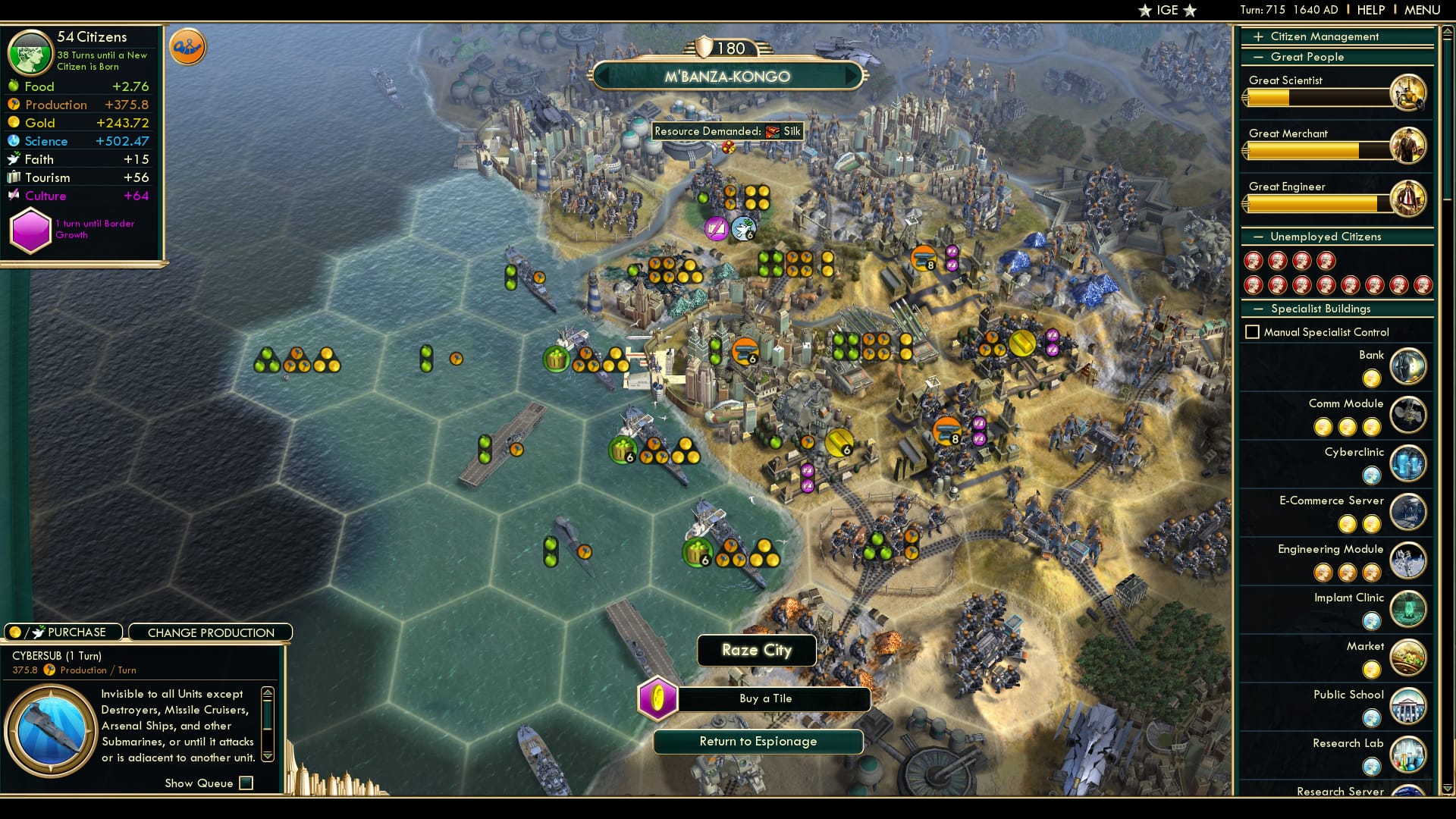This screenshot has height=819, width=1456.
Task: Collapse the Specialist Buildings section
Action: click(x=1258, y=309)
